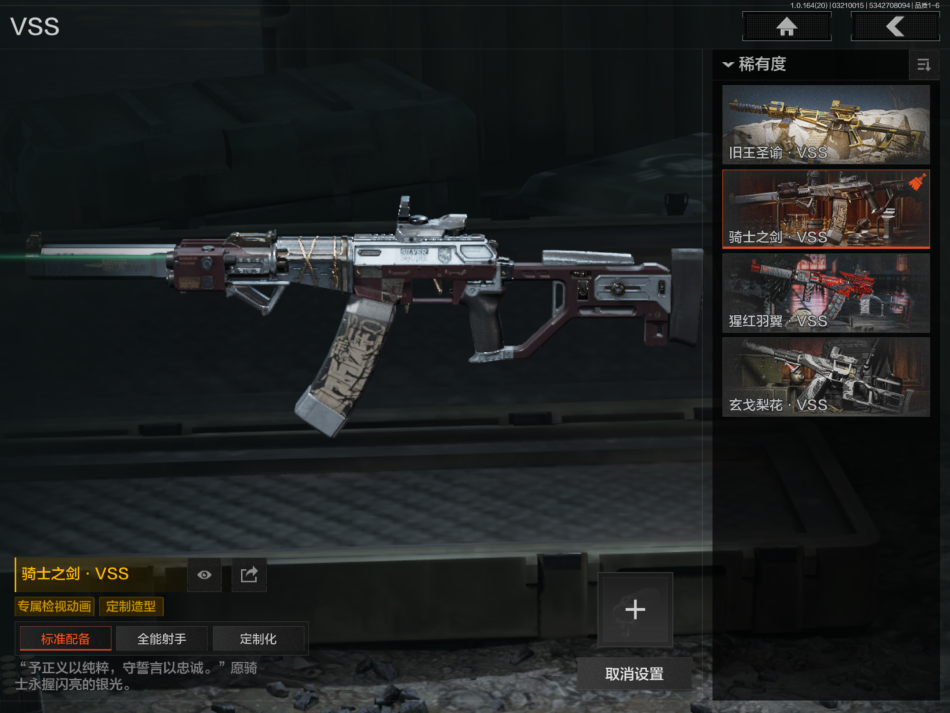This screenshot has height=713, width=950.
Task: Pick the 猩红羽翼 VSS skin
Action: (x=826, y=293)
